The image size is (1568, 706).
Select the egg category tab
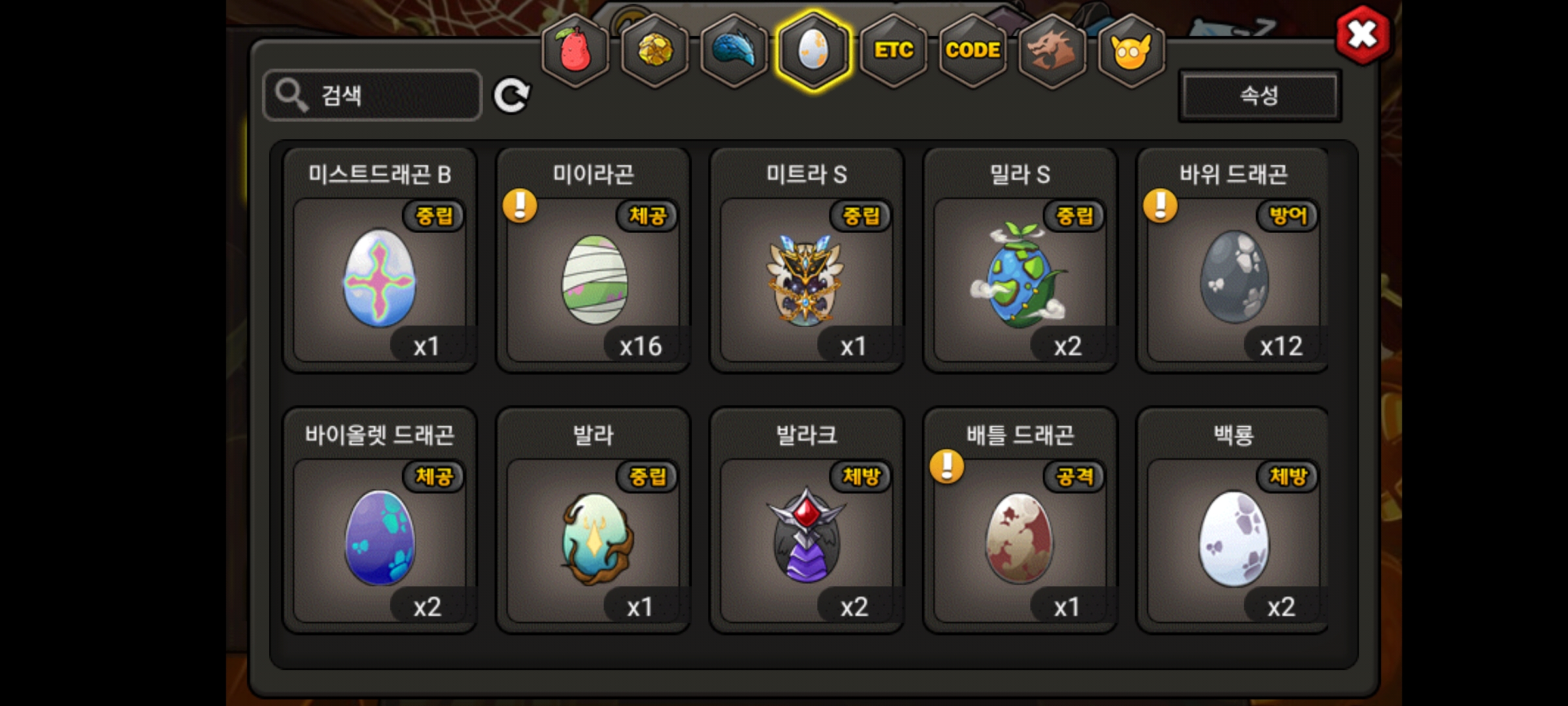(x=813, y=50)
